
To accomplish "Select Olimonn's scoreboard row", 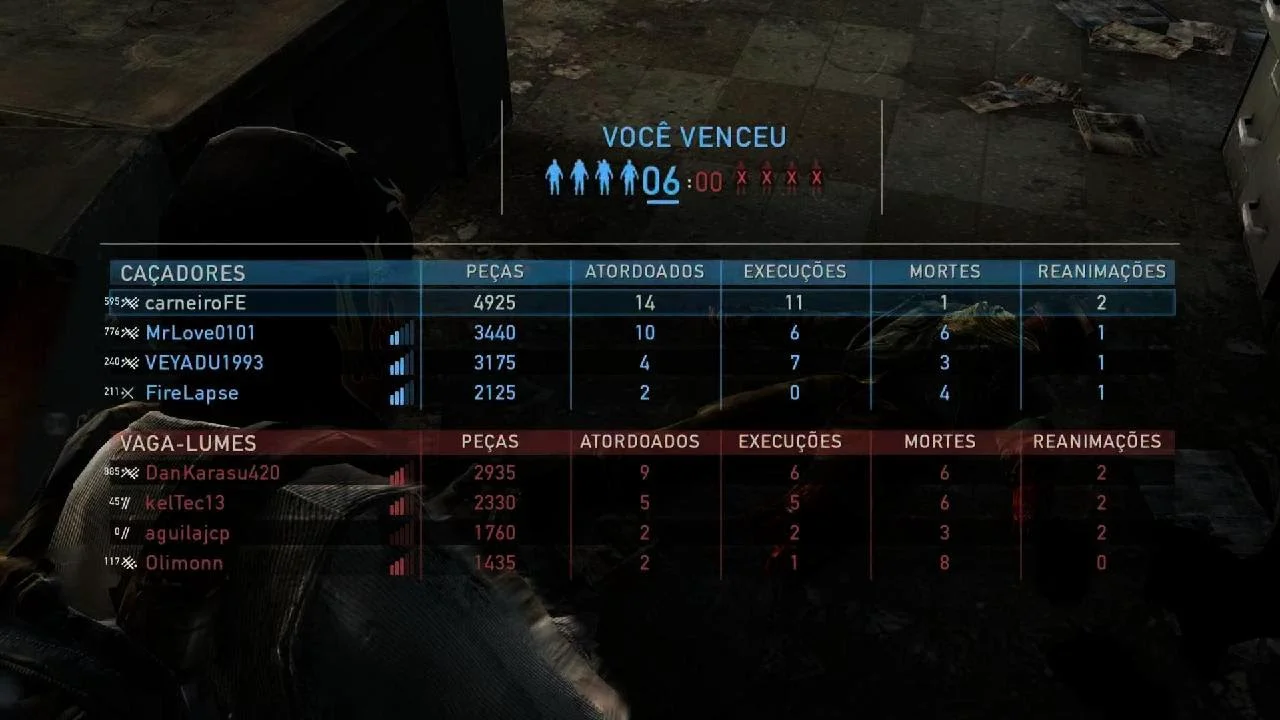I will (184, 563).
